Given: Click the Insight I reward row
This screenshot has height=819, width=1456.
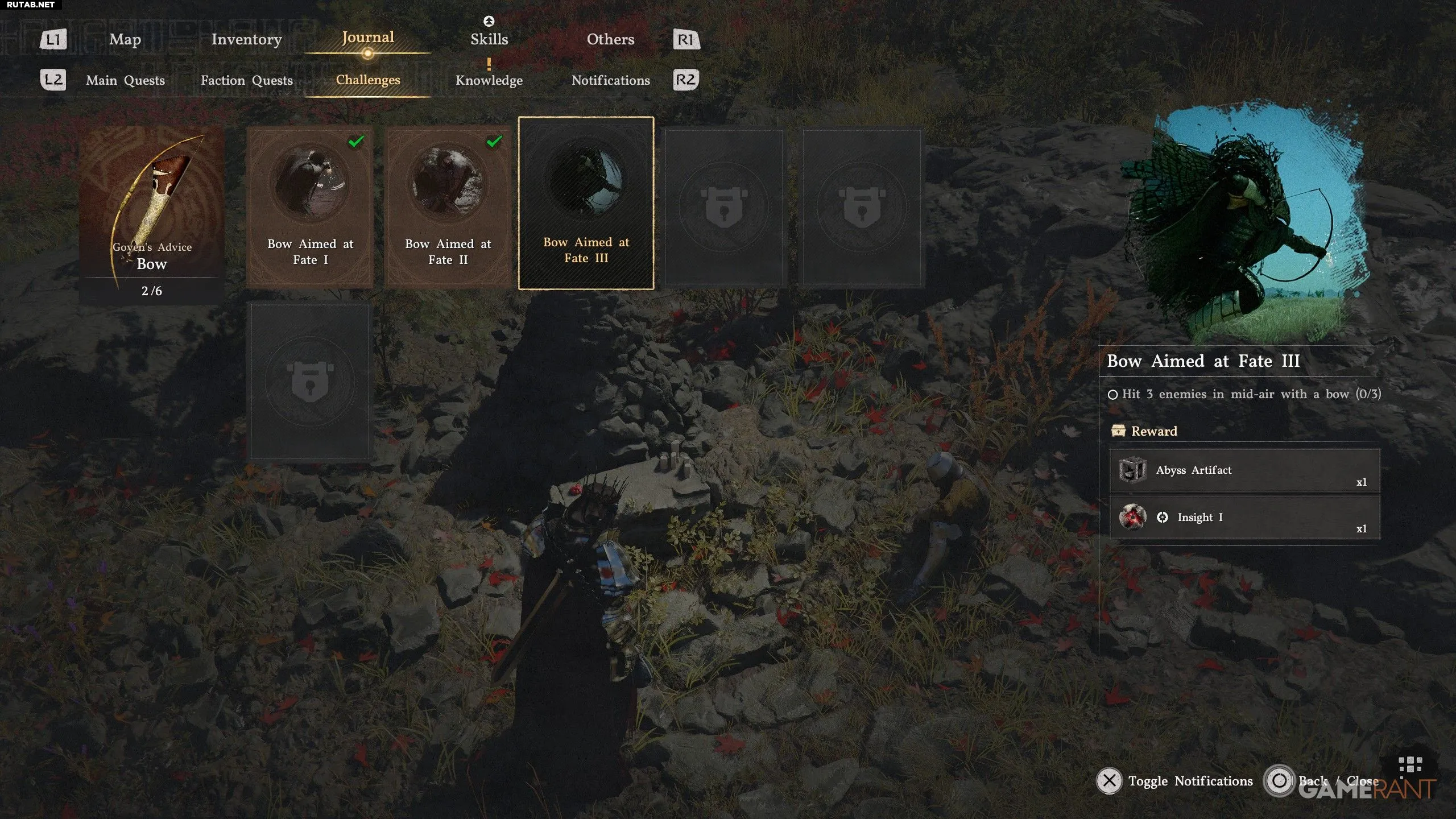Looking at the screenshot, I should 1244,518.
